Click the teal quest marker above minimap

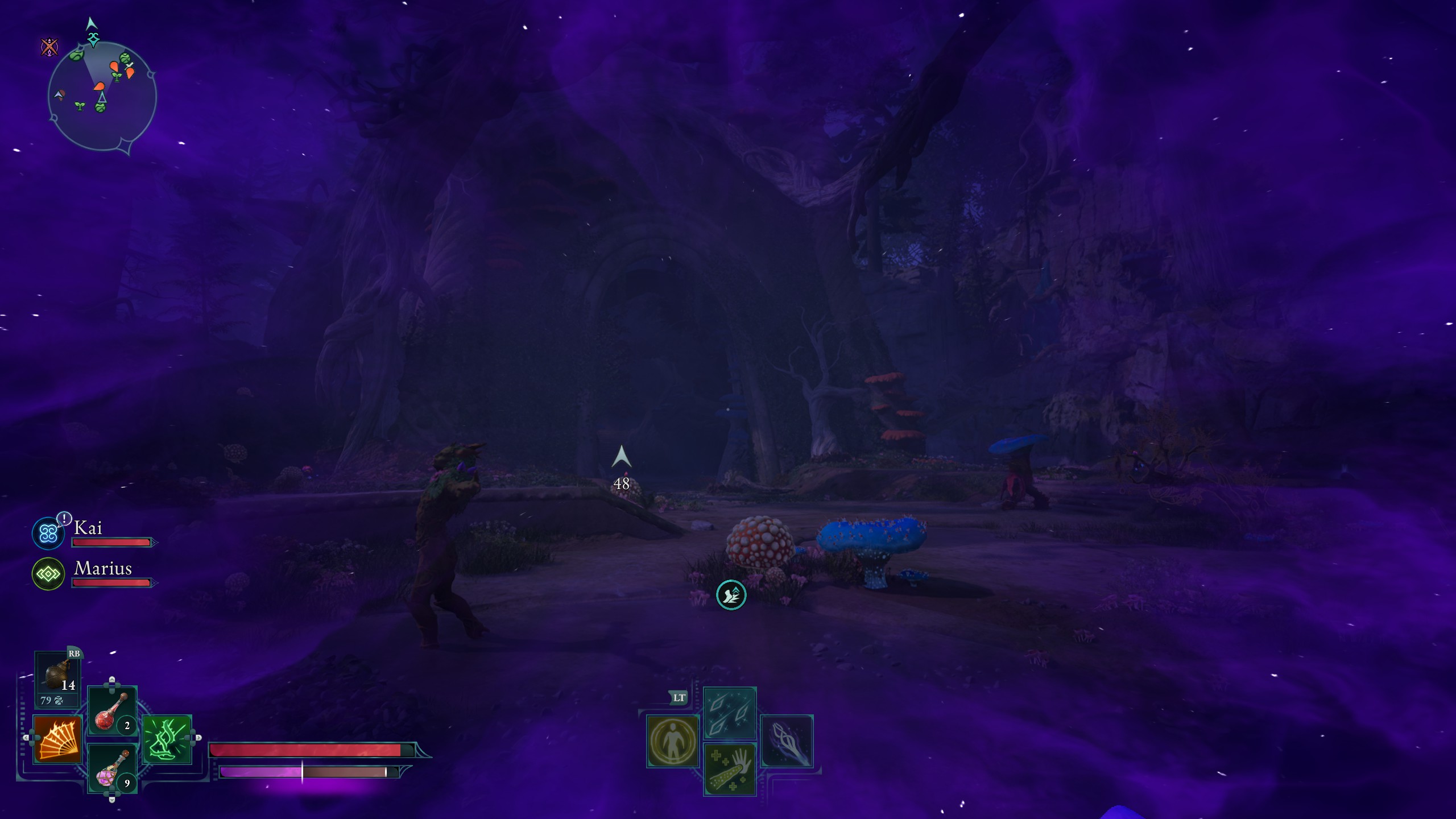[x=93, y=39]
